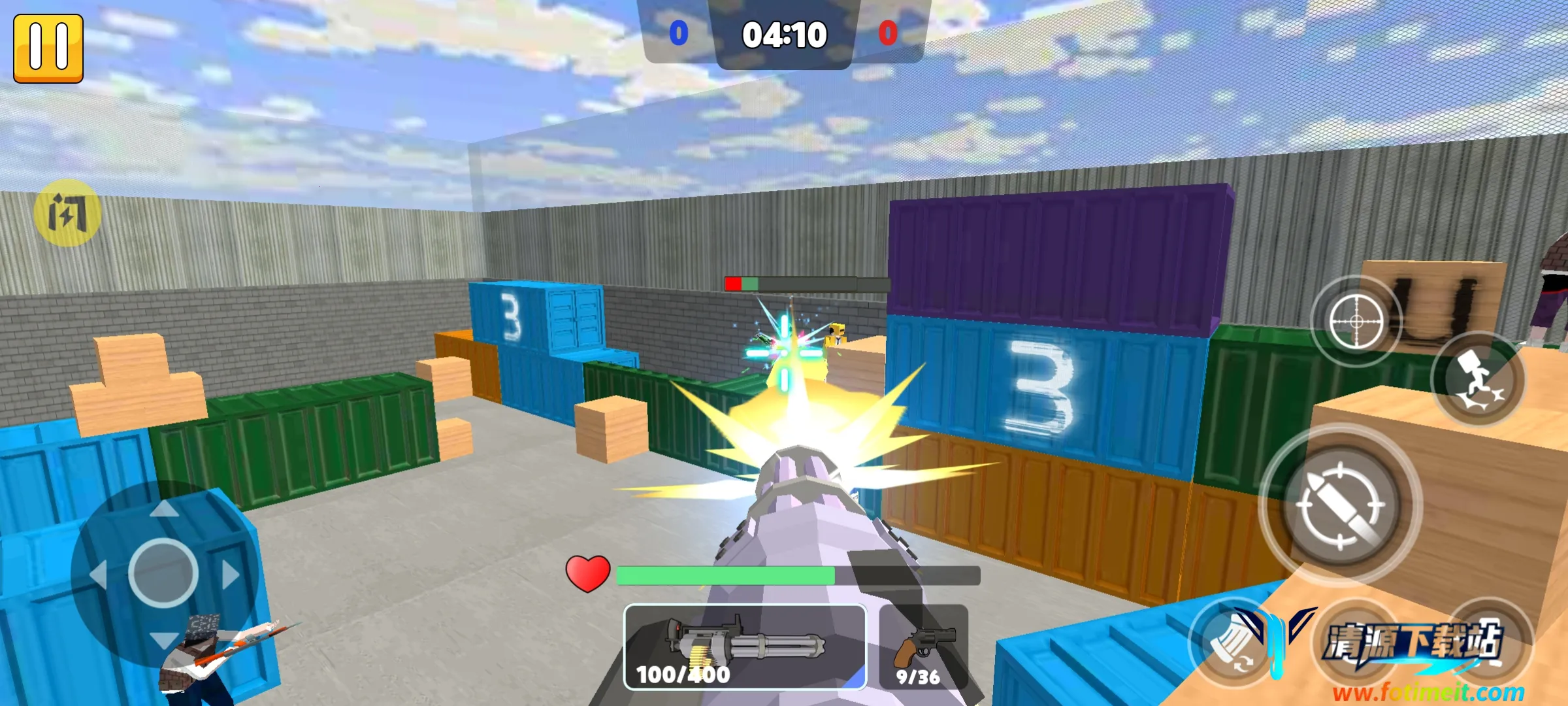Switch to the revolver weapon slot
The width and height of the screenshot is (1568, 706).
(923, 647)
